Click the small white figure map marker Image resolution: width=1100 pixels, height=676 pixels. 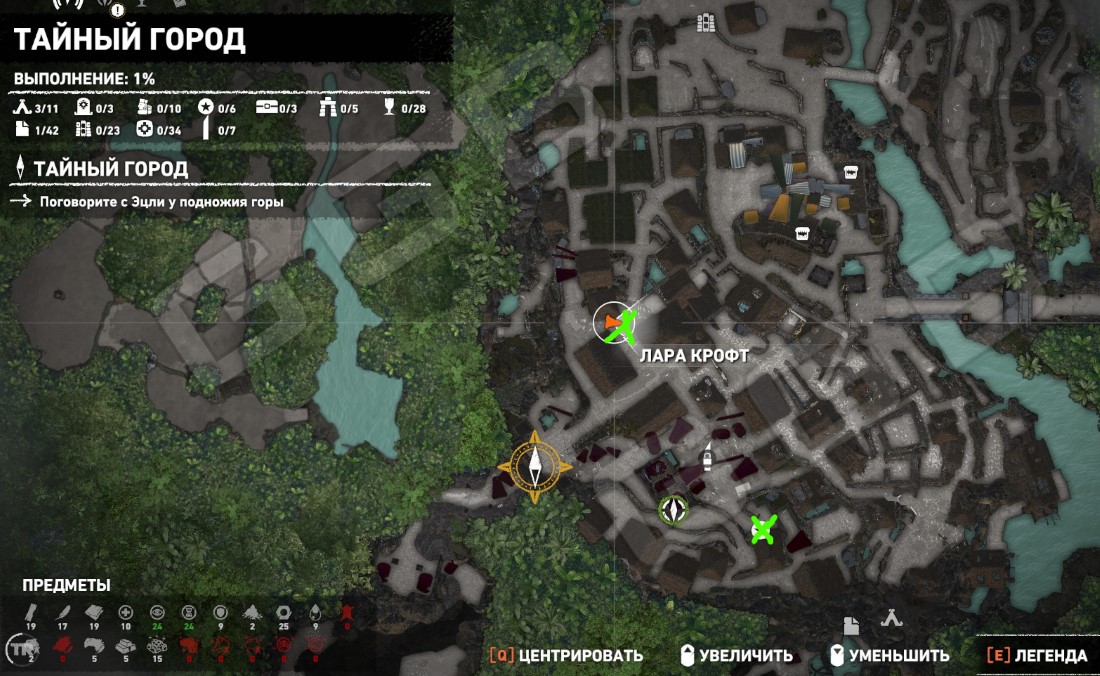[707, 456]
